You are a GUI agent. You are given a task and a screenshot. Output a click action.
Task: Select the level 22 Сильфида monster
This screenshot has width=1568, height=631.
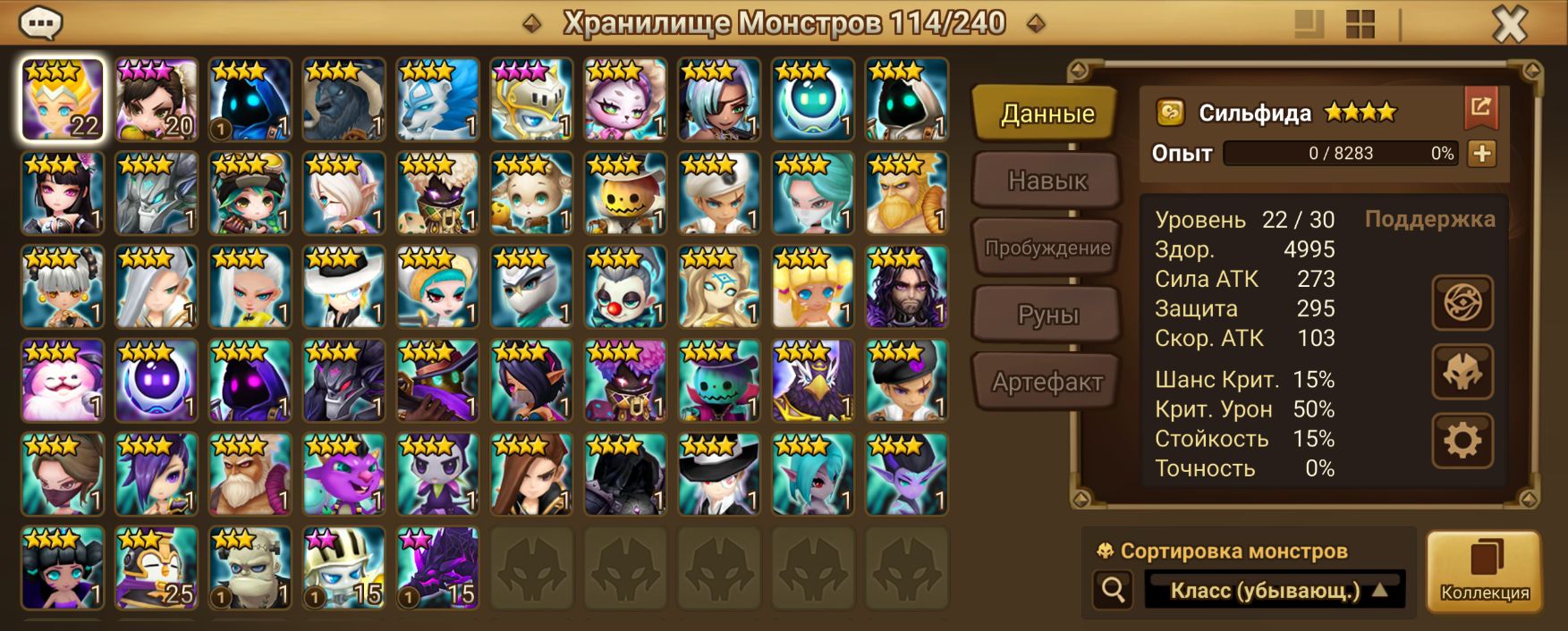63,100
